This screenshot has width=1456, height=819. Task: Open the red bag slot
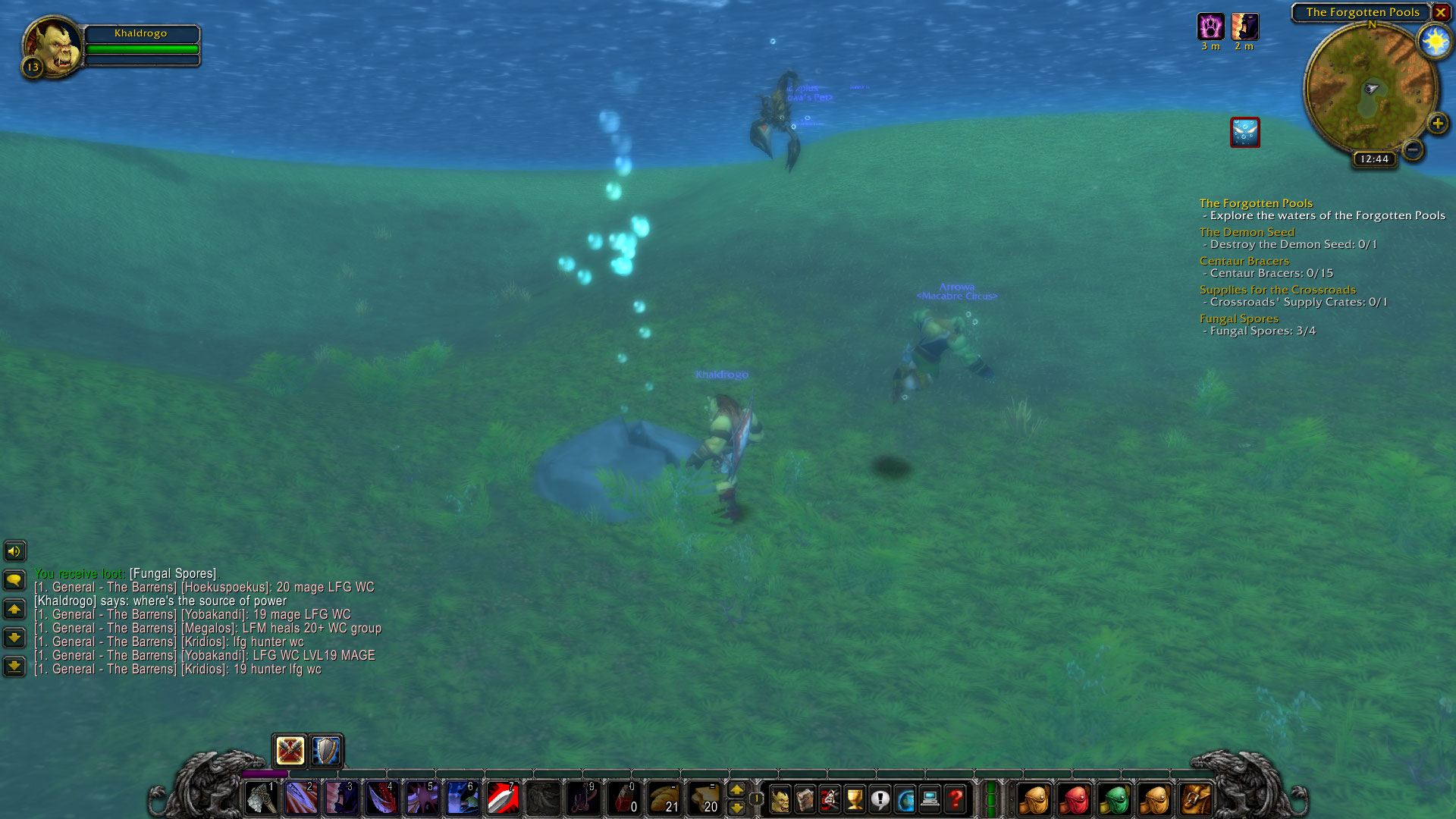click(1075, 799)
